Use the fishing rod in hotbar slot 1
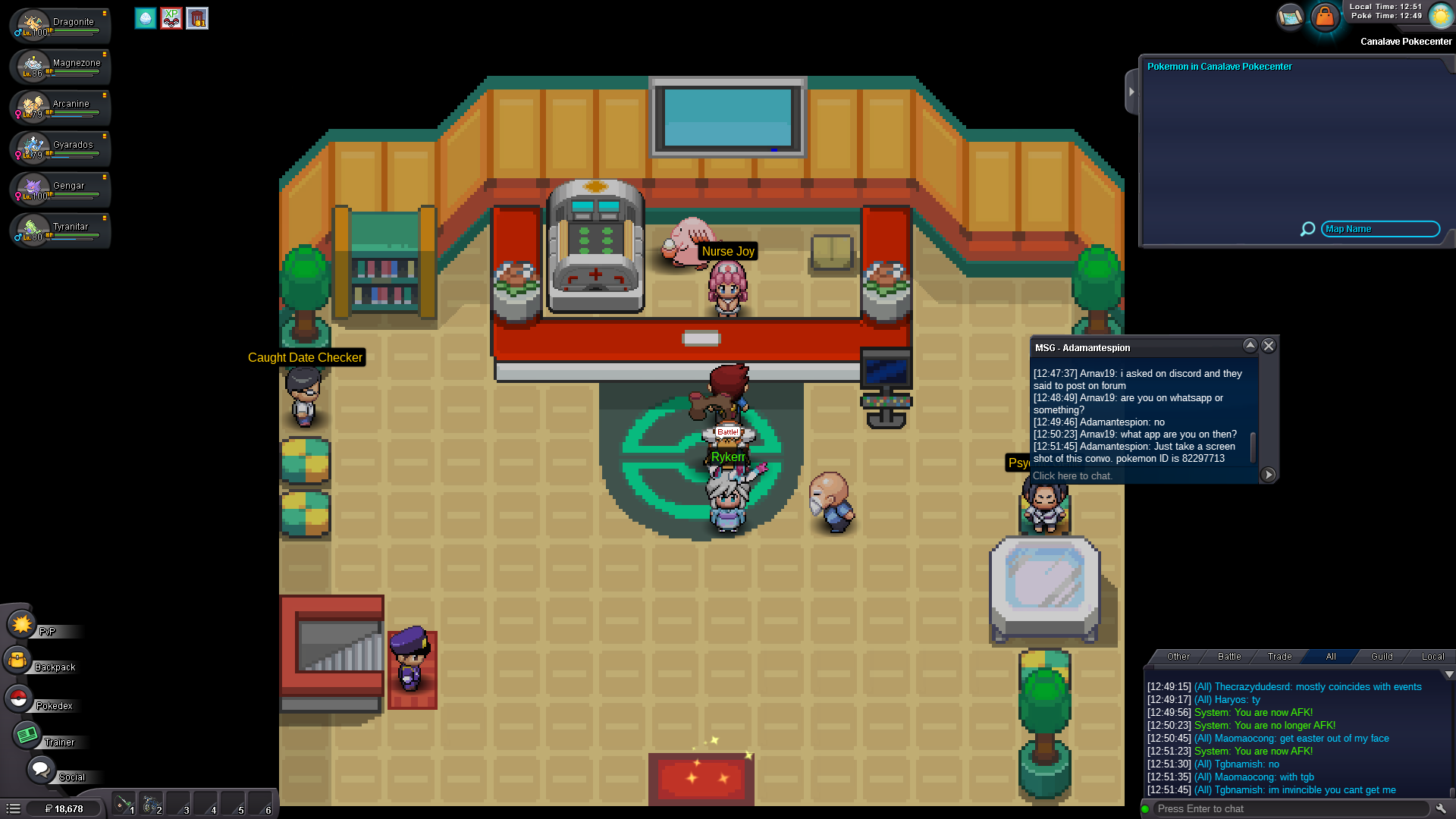1456x819 pixels. click(124, 804)
